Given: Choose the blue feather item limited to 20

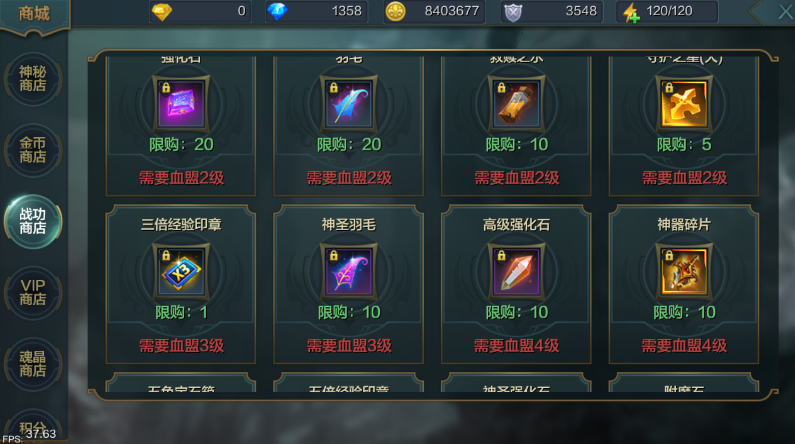Looking at the screenshot, I should (349, 103).
